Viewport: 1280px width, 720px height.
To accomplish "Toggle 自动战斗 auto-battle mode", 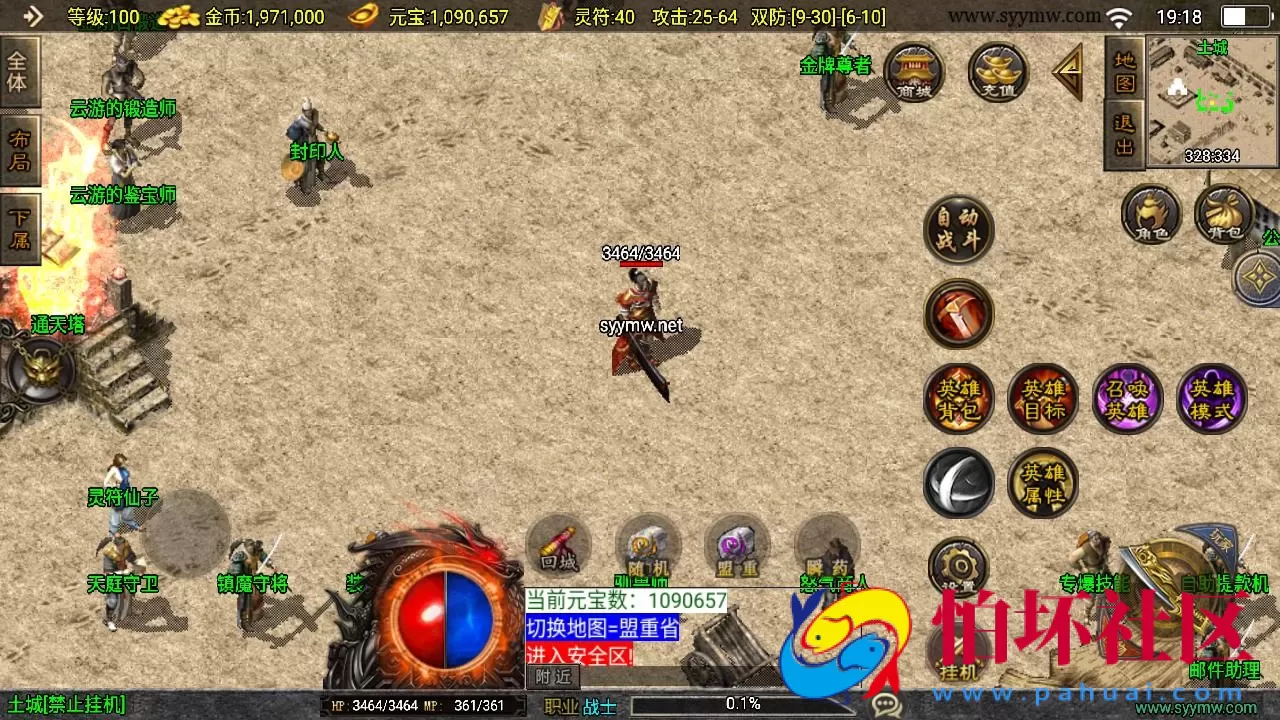I will (x=958, y=229).
